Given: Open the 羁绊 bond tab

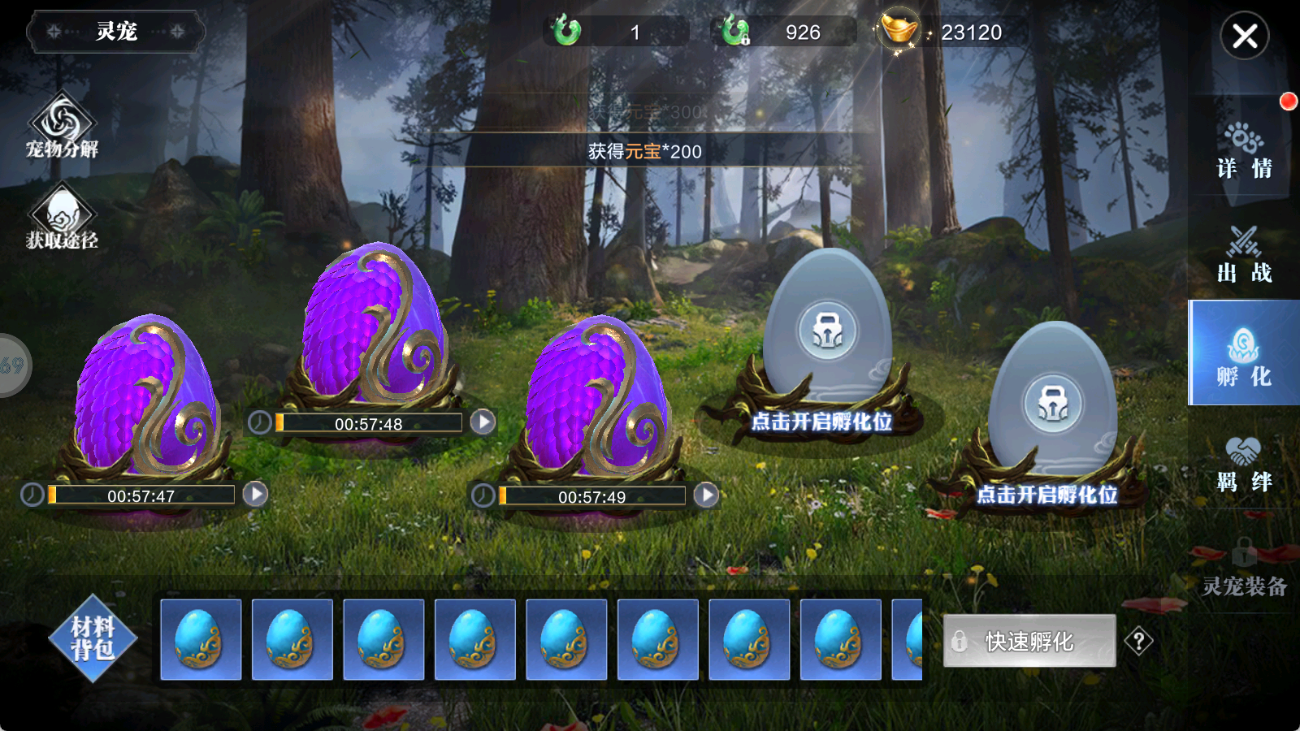Looking at the screenshot, I should pos(1244,464).
